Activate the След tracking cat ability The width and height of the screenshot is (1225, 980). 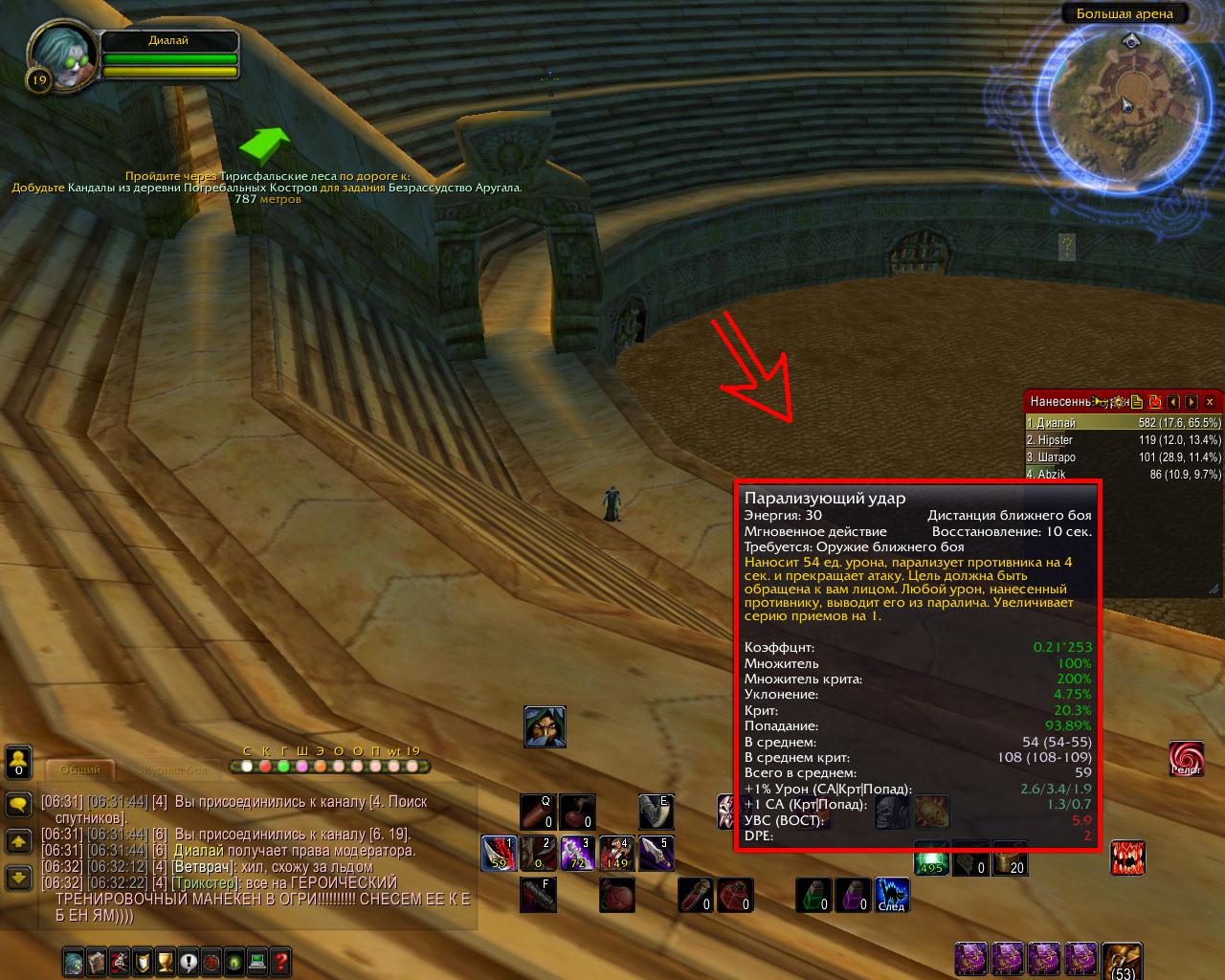[892, 896]
